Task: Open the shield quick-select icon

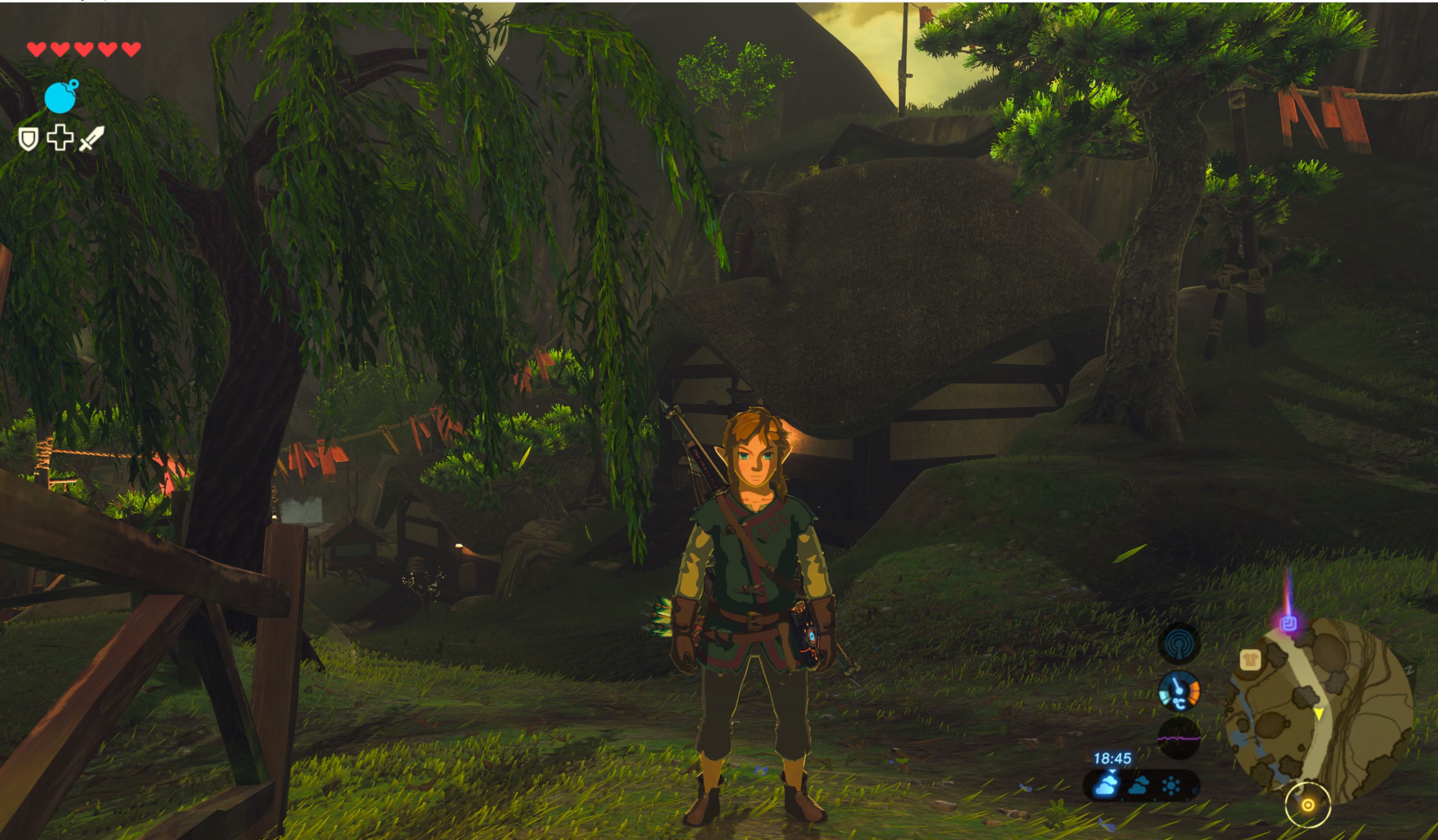Action: pos(28,139)
